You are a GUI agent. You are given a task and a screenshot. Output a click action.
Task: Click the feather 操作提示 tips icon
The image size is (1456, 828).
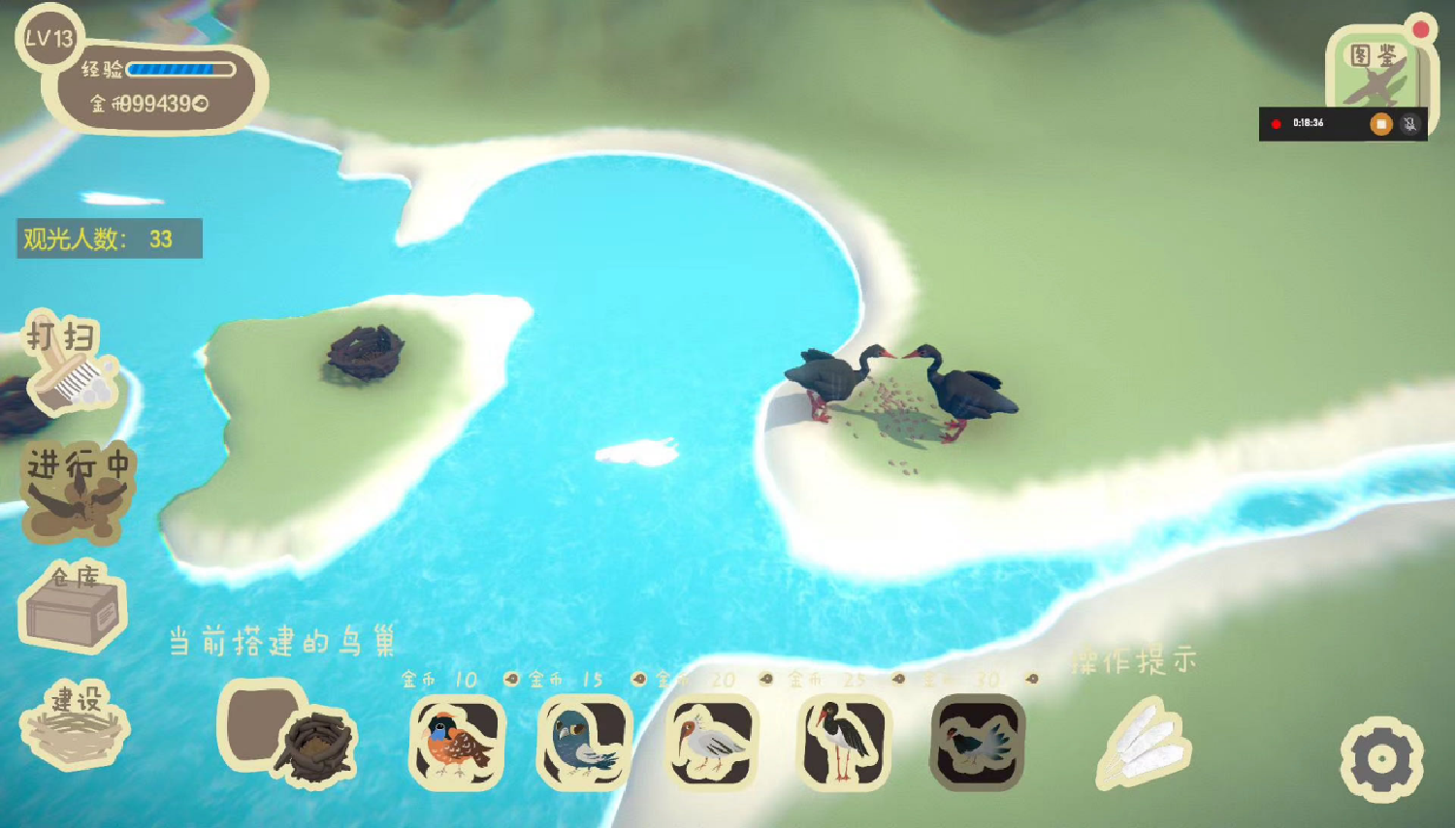(x=1143, y=748)
